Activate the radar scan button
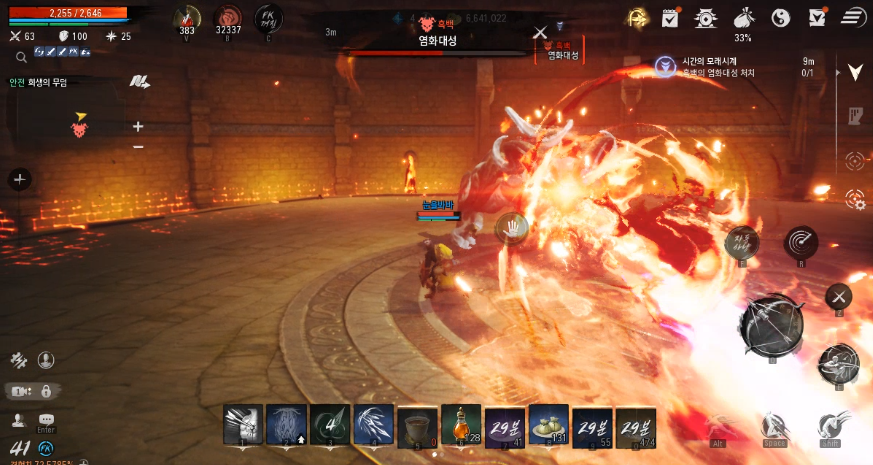The width and height of the screenshot is (873, 465). [x=801, y=241]
